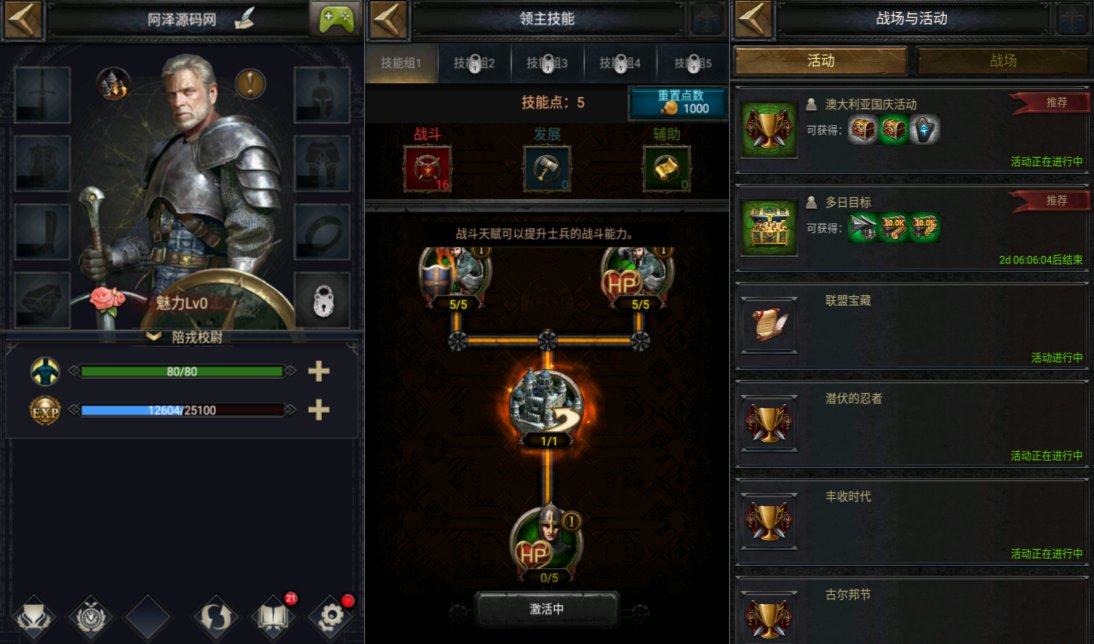Select the HP skill node showing 0/5
This screenshot has width=1094, height=644.
click(546, 545)
